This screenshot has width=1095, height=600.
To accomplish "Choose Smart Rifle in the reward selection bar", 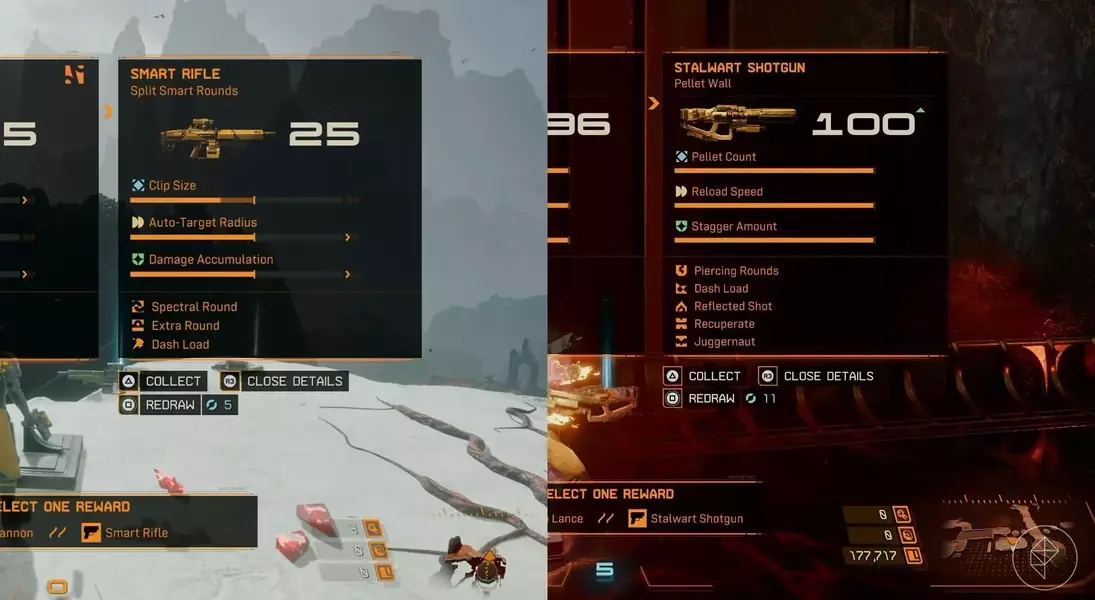I will point(126,533).
